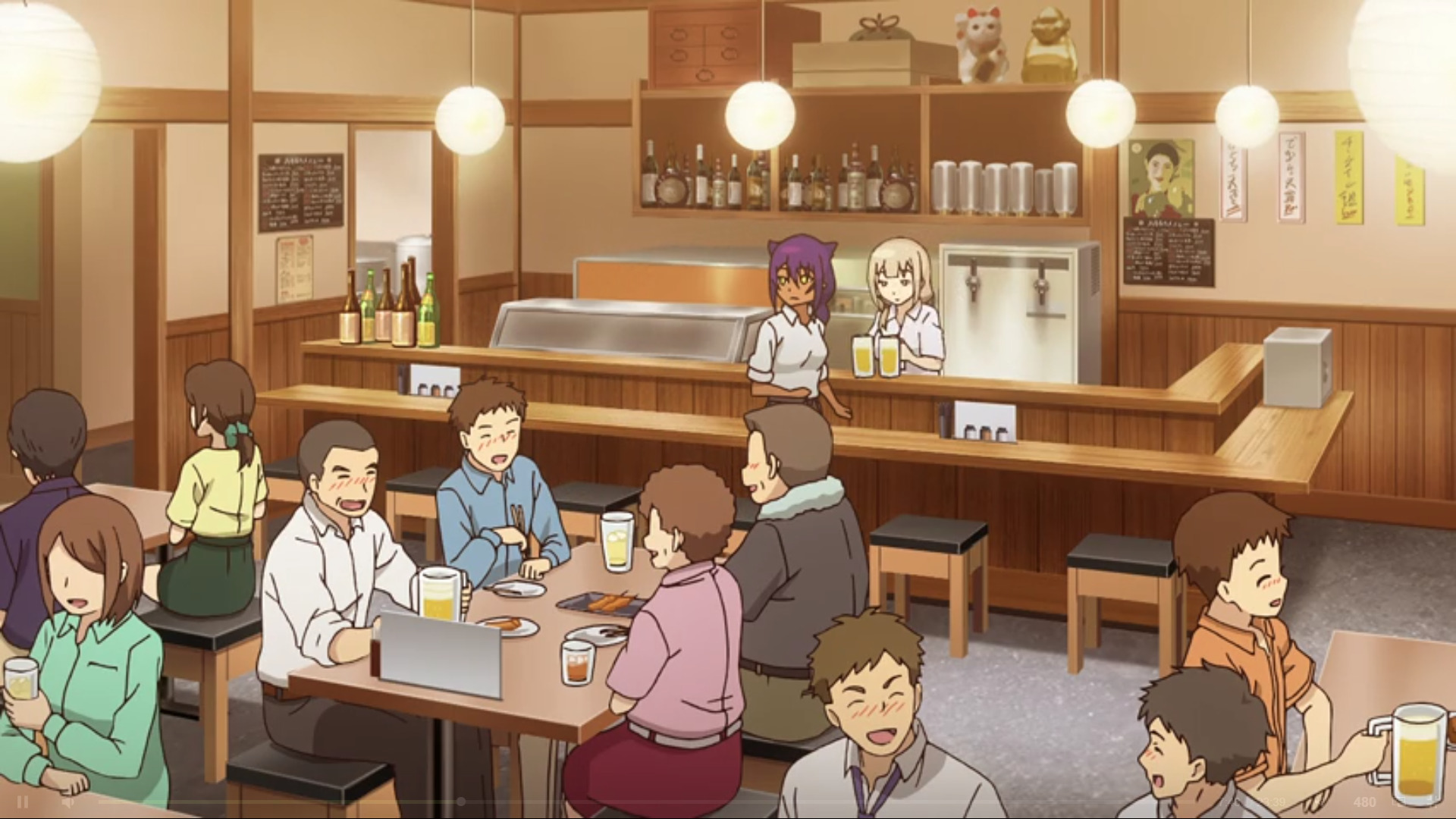This screenshot has width=1456, height=819.
Task: Mute the video with the speaker icon
Action: point(67,802)
